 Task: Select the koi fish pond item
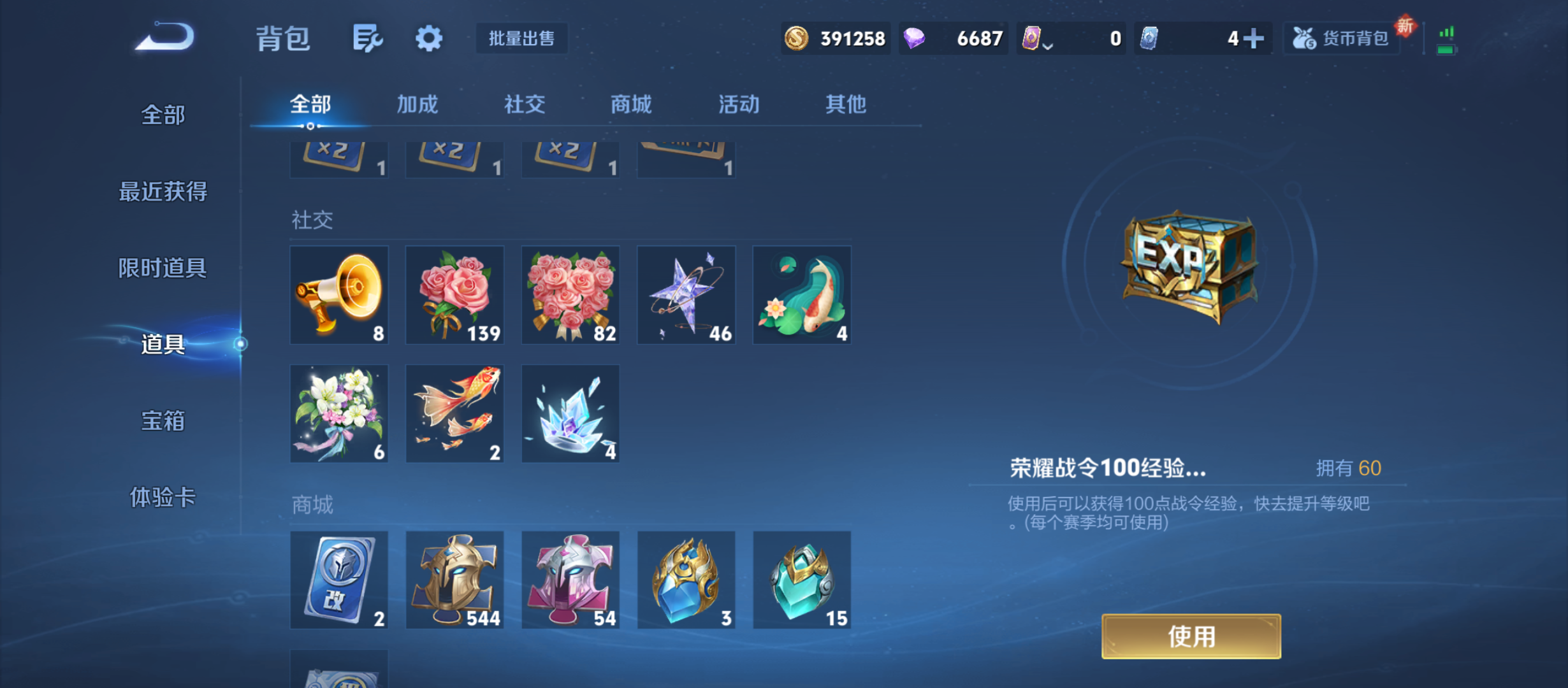[x=801, y=294]
